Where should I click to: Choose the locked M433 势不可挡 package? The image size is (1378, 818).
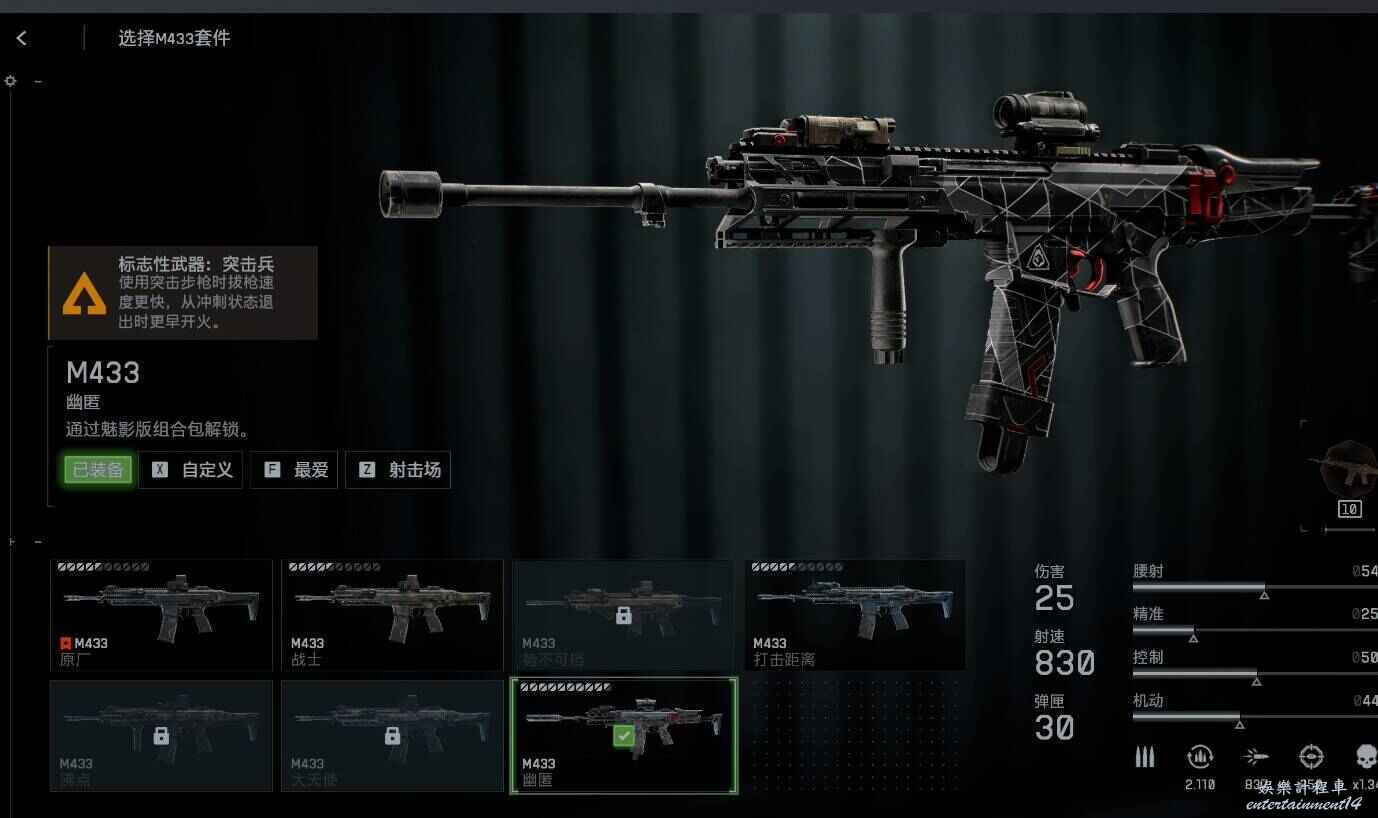tap(624, 615)
